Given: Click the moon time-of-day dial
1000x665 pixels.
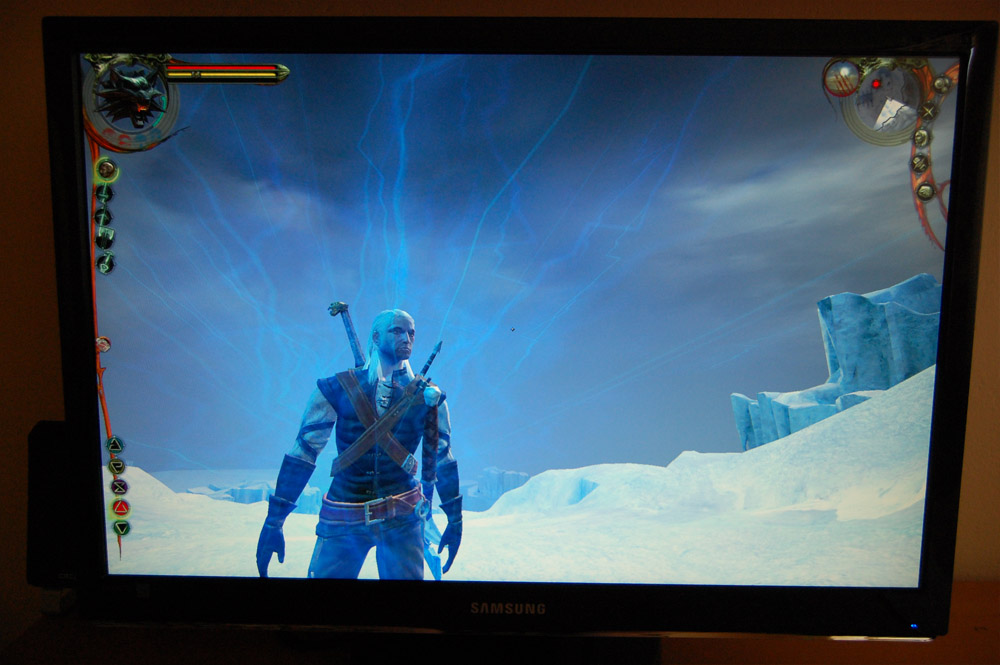Looking at the screenshot, I should pyautogui.click(x=842, y=77).
